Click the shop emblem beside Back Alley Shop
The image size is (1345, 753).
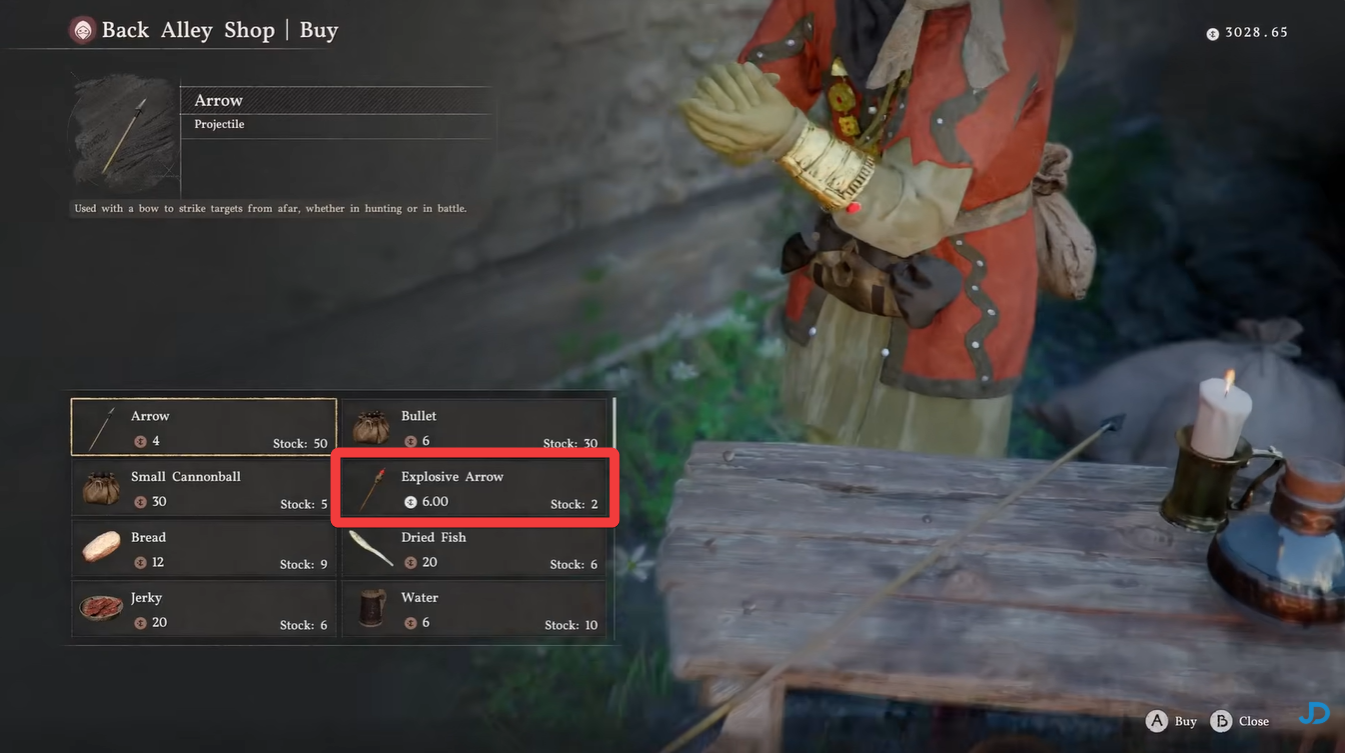[81, 30]
